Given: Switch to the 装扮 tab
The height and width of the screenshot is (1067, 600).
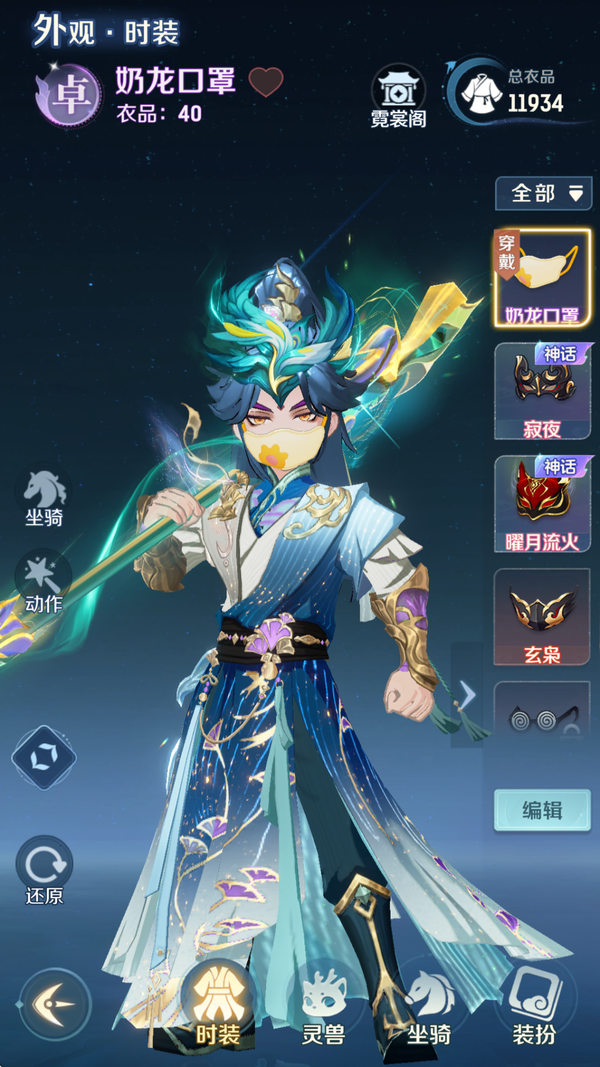Looking at the screenshot, I should (x=534, y=1005).
